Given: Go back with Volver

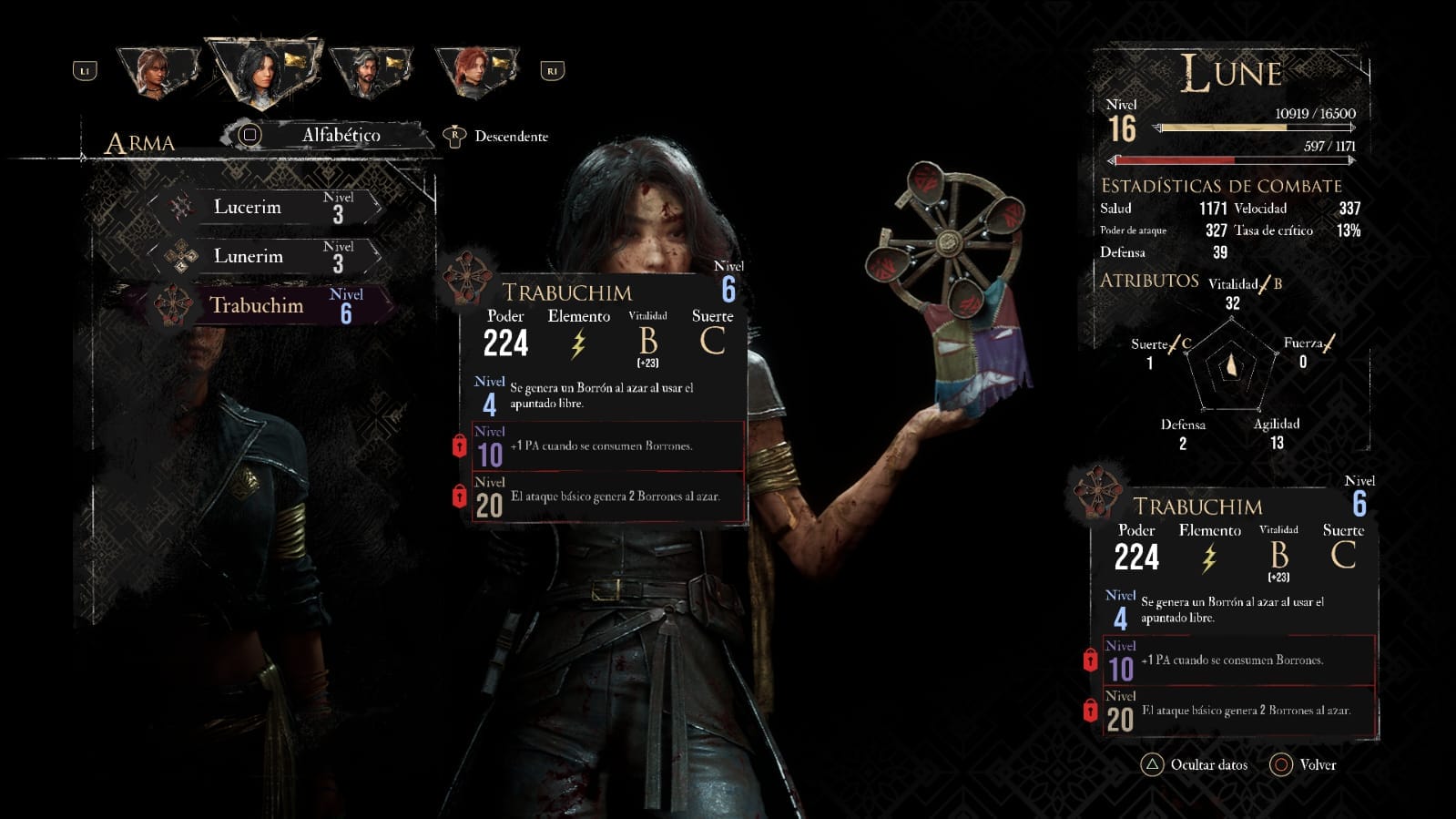Looking at the screenshot, I should 1304,765.
